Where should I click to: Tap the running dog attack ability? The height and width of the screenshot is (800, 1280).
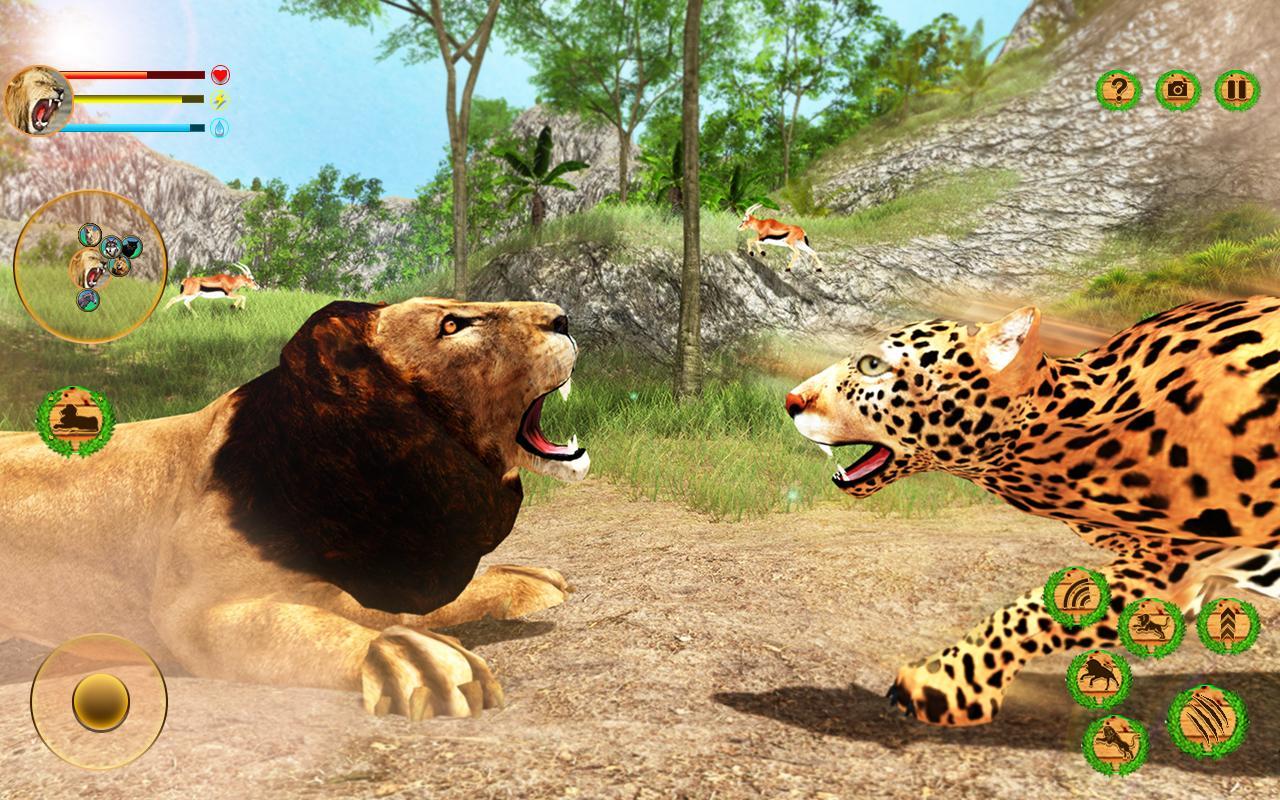point(1152,626)
